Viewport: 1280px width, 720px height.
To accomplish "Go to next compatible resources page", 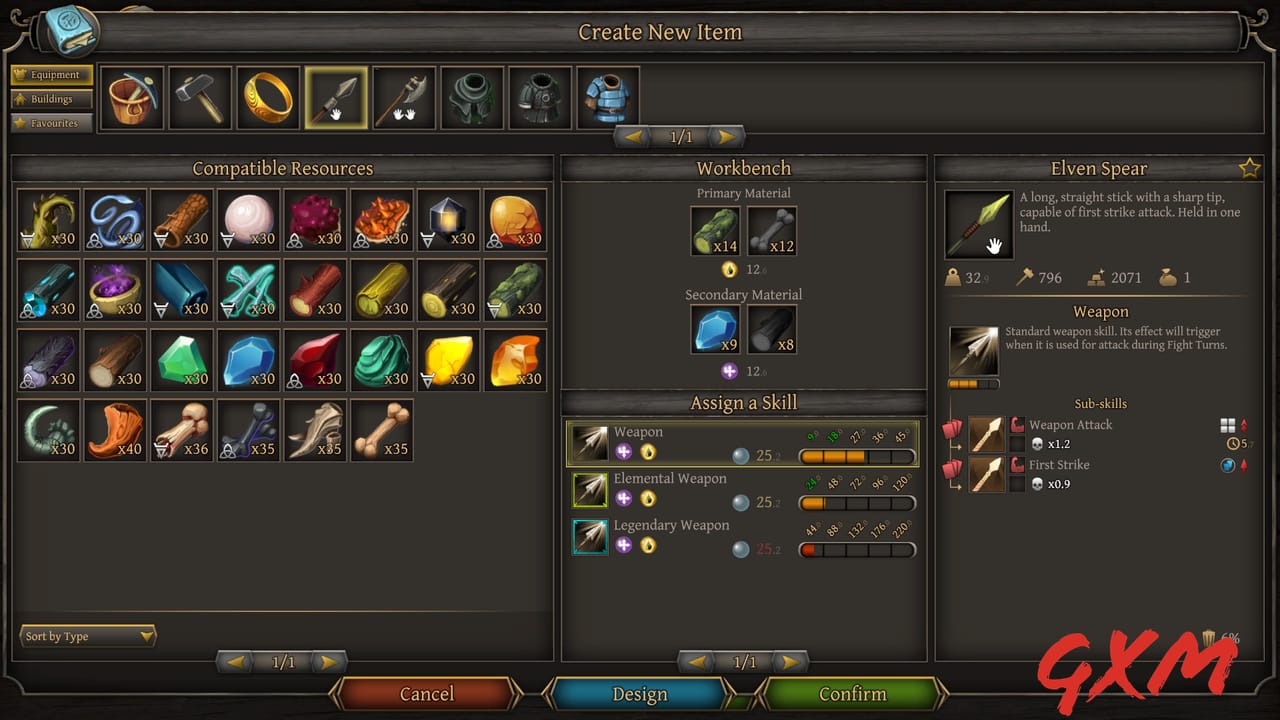I will 326,662.
